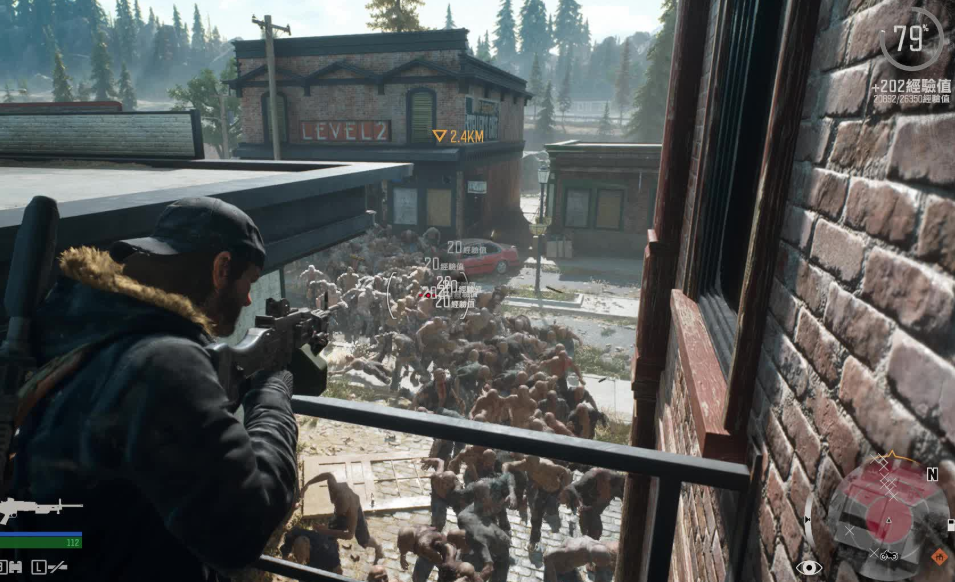Select the motorcycle marker on the minimap
This screenshot has height=582, width=955.
pyautogui.click(x=888, y=555)
